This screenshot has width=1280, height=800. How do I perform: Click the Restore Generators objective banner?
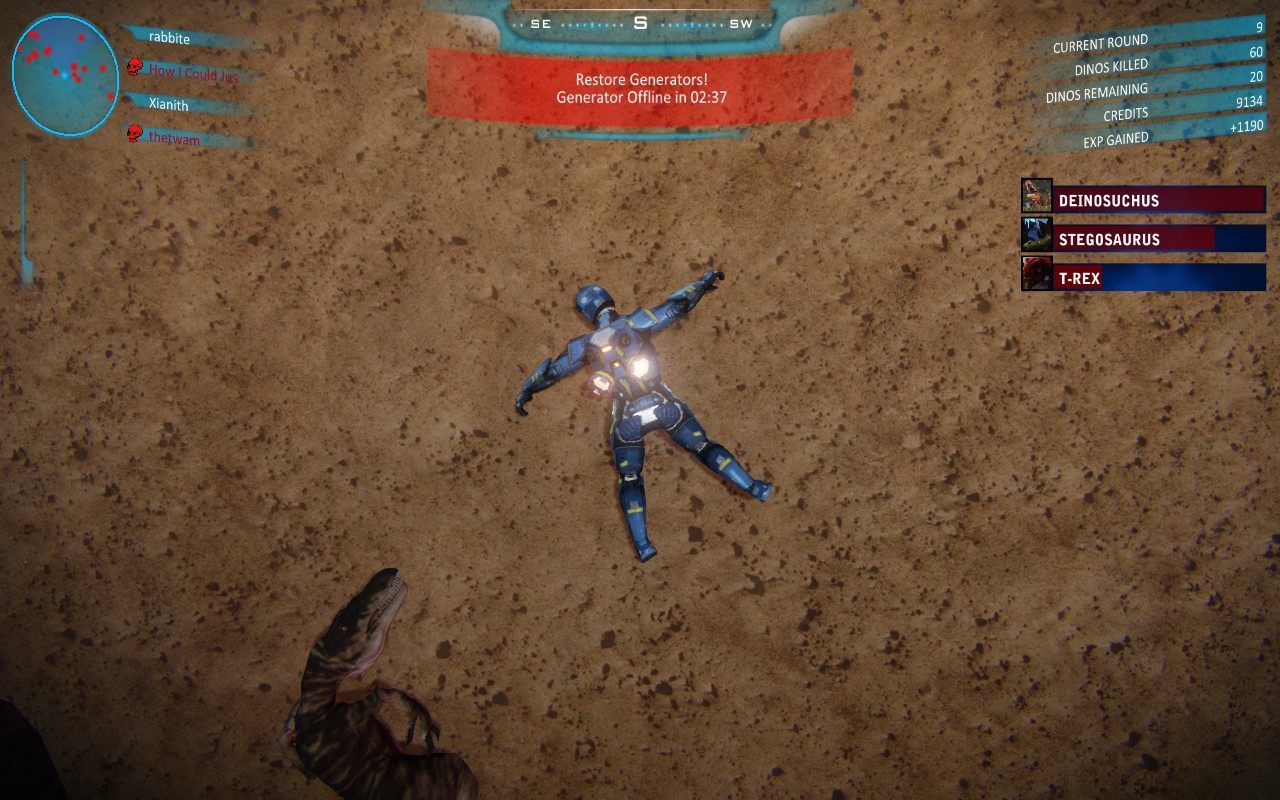[x=640, y=88]
